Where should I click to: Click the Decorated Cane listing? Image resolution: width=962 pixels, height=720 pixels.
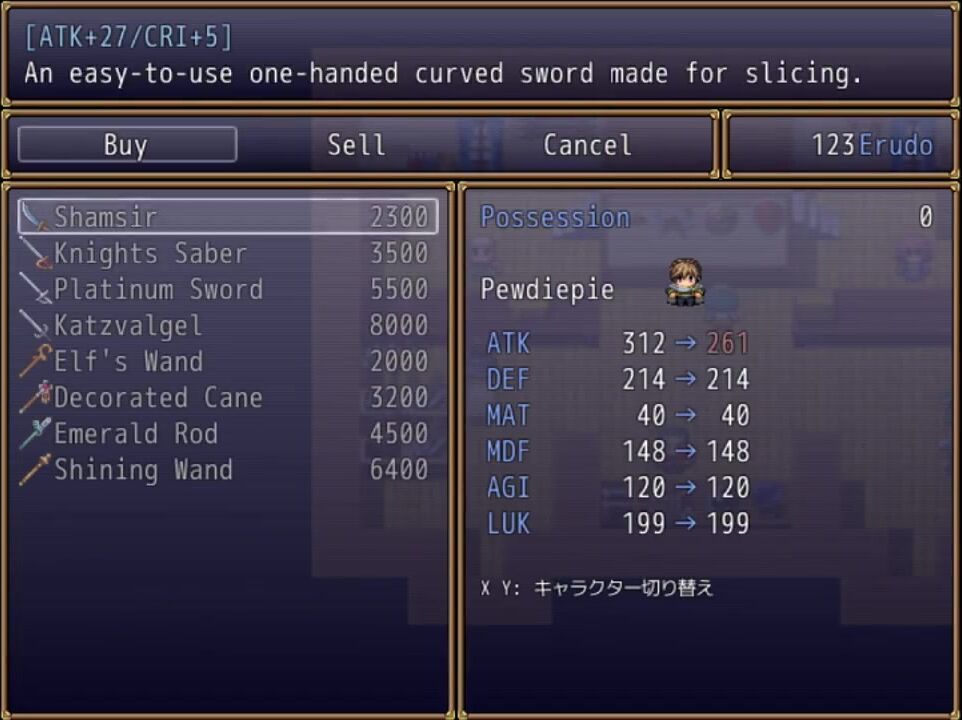[x=228, y=397]
